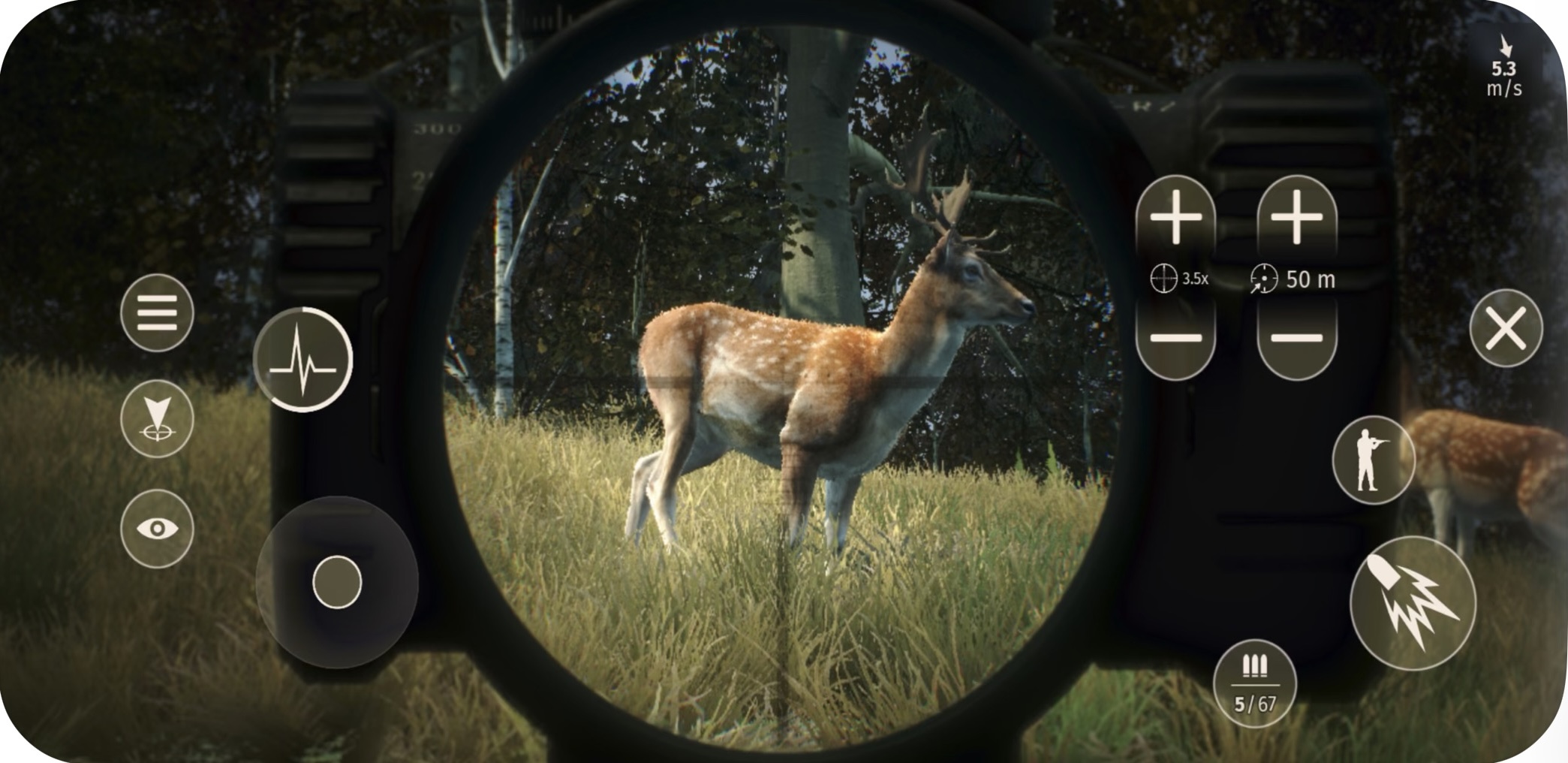This screenshot has height=763, width=1568.
Task: Activate the tracking marker icon
Action: click(x=157, y=419)
